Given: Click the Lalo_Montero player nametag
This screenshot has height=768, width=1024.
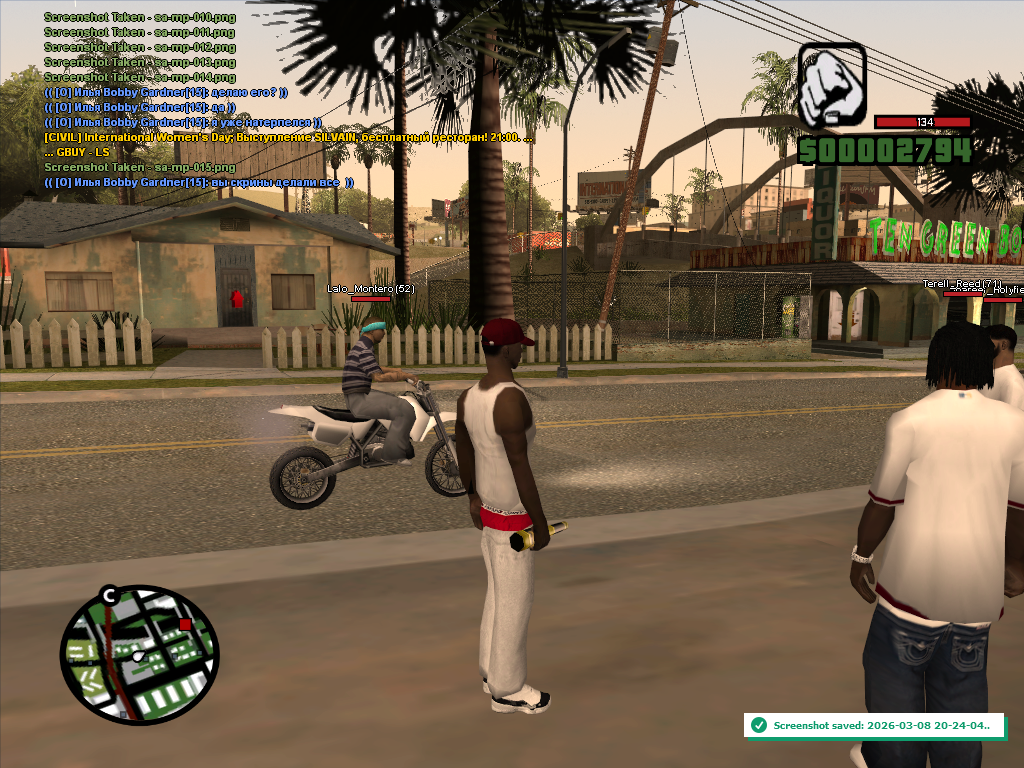Looking at the screenshot, I should 370,288.
